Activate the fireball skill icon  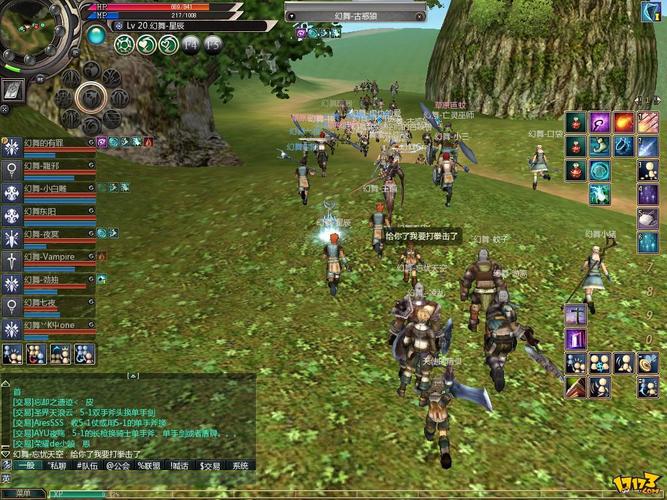(623, 123)
